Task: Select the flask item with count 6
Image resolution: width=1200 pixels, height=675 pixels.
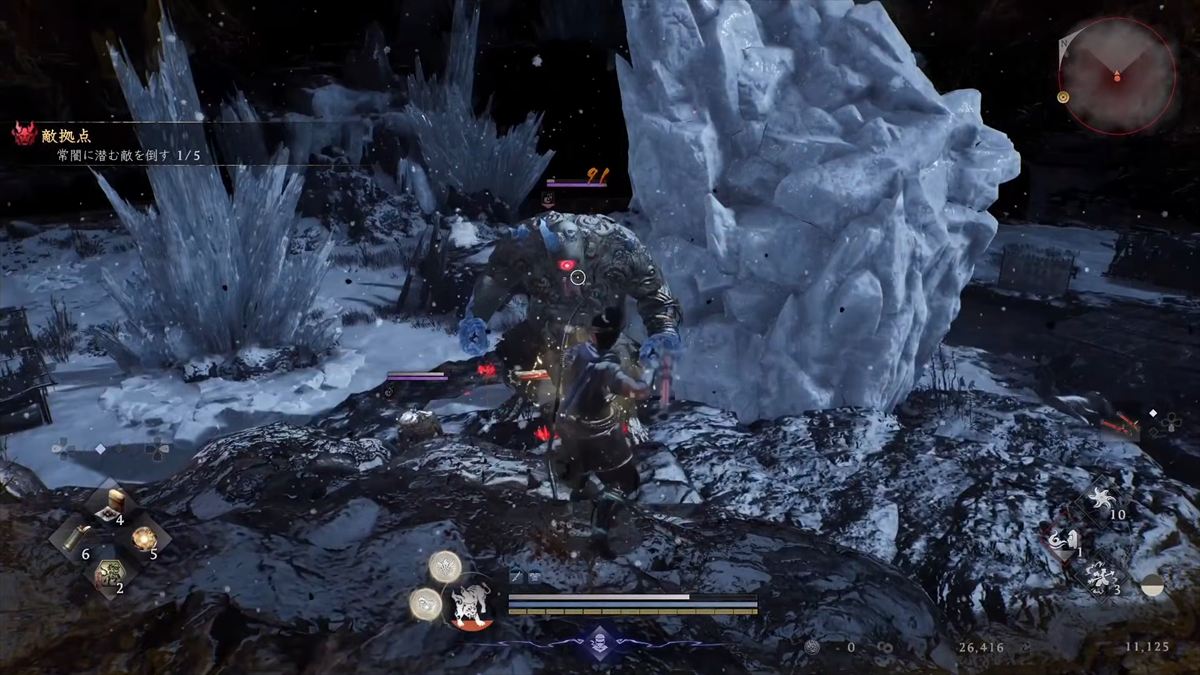Action: point(73,541)
